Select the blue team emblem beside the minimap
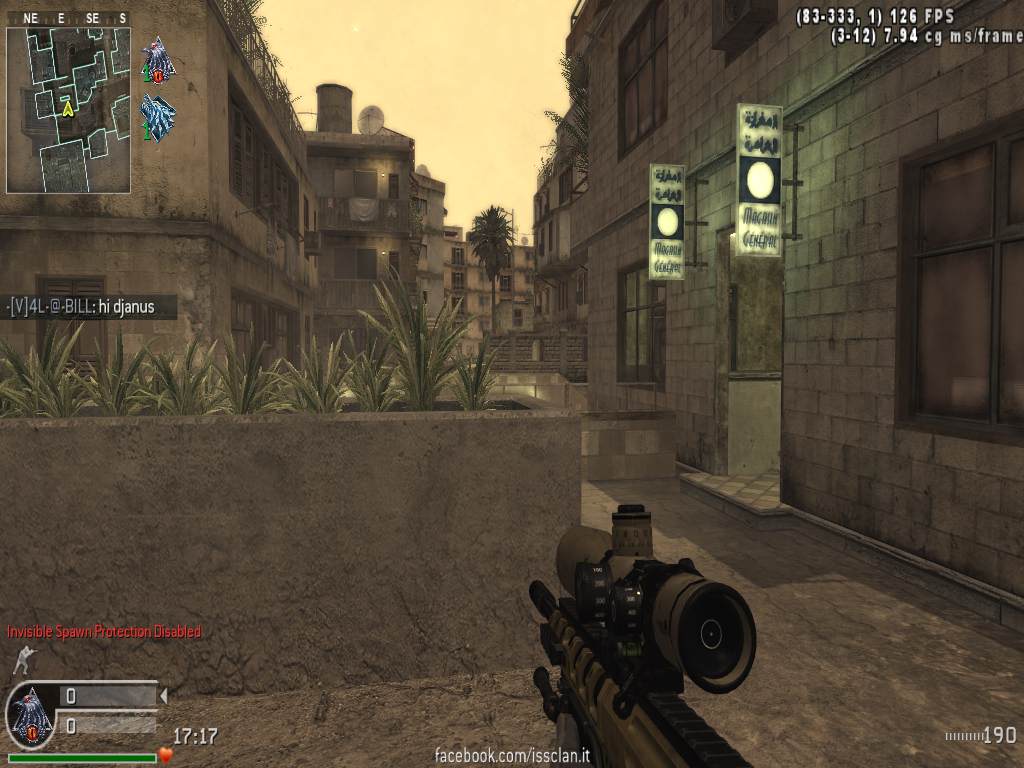Image resolution: width=1024 pixels, height=768 pixels. click(x=157, y=117)
